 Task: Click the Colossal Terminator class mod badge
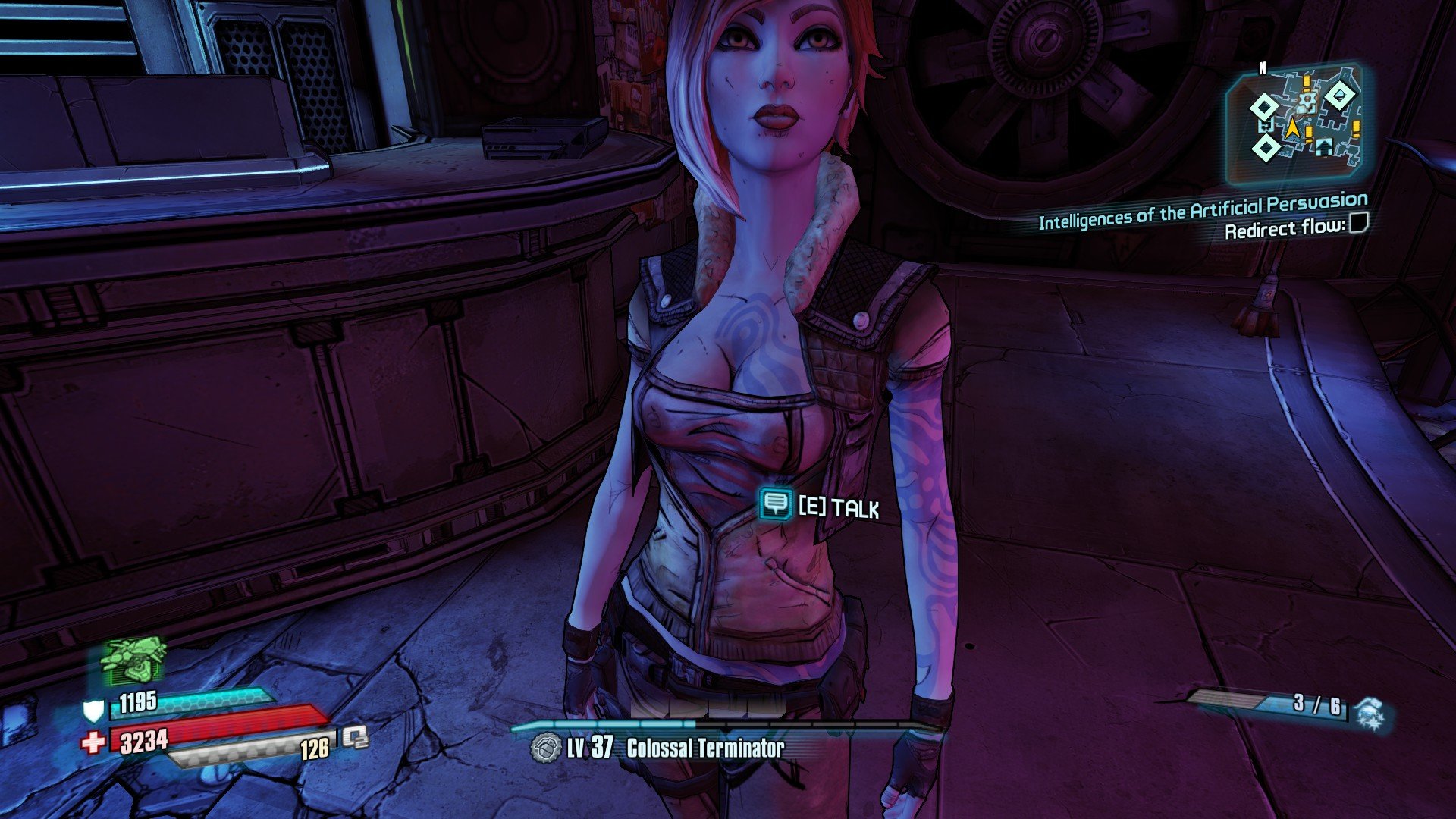tap(544, 748)
